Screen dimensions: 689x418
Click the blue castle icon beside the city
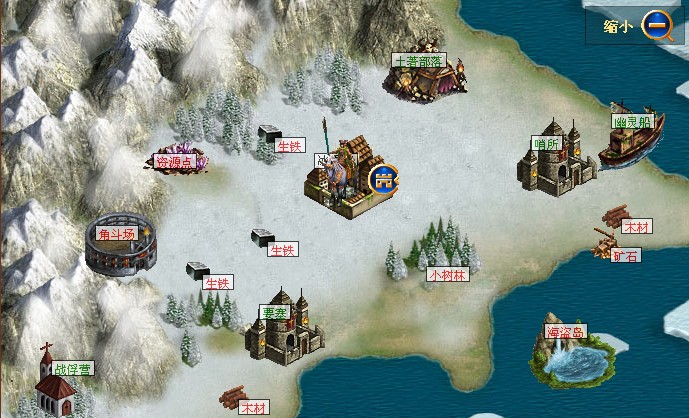(383, 180)
